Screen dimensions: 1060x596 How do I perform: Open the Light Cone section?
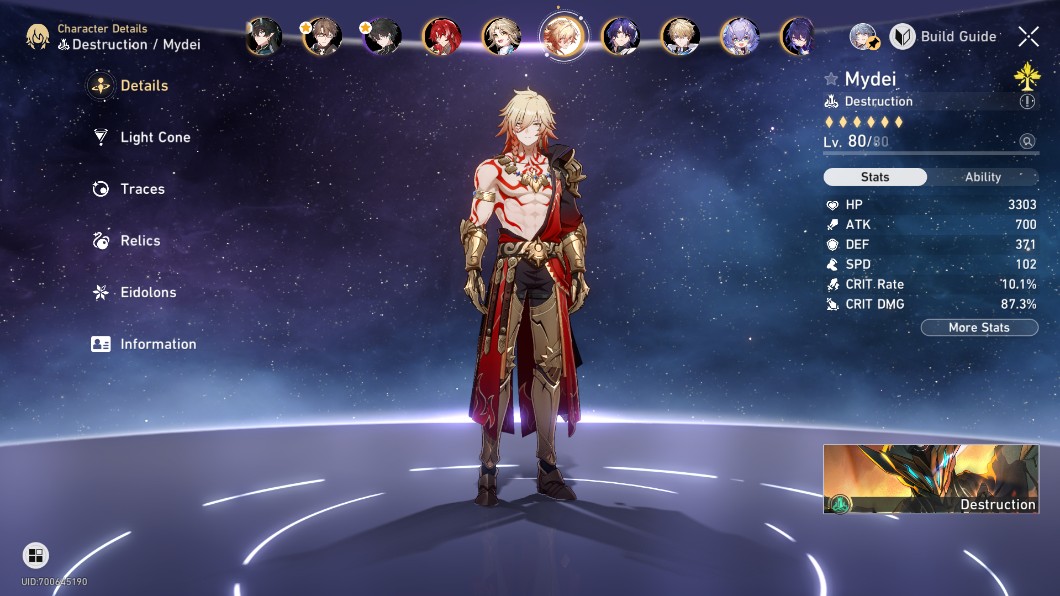(x=154, y=138)
